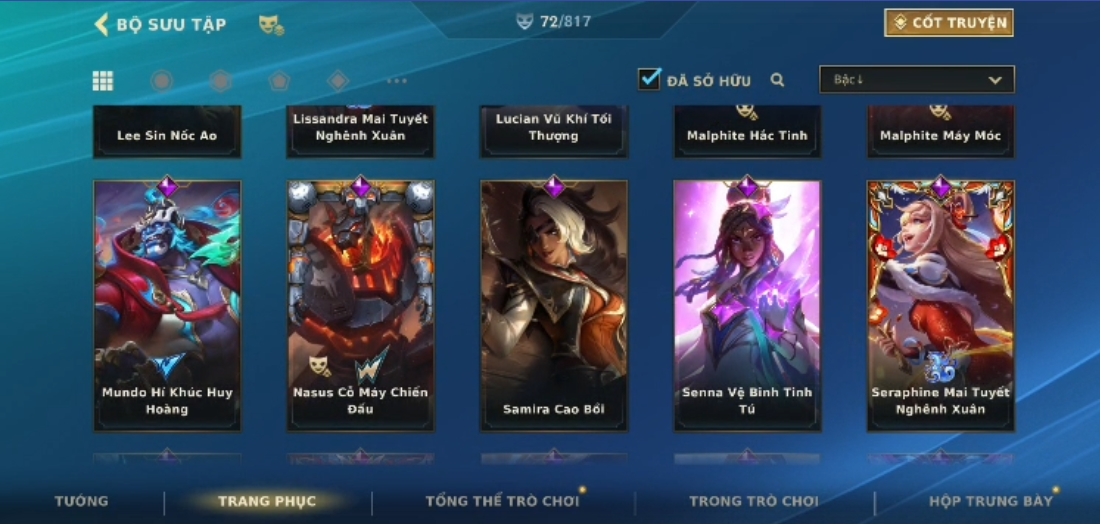The image size is (1100, 524).
Task: Choose the Samira Cao Bồi skin card
Action: pyautogui.click(x=554, y=305)
